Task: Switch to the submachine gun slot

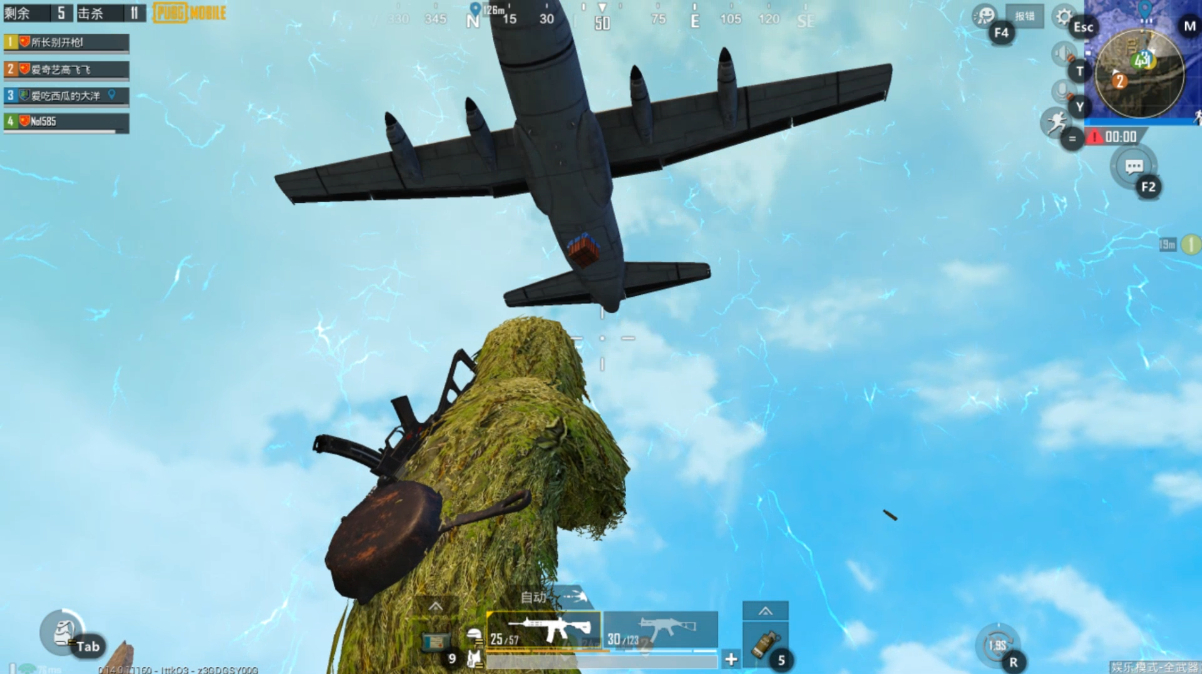Action: tap(660, 630)
